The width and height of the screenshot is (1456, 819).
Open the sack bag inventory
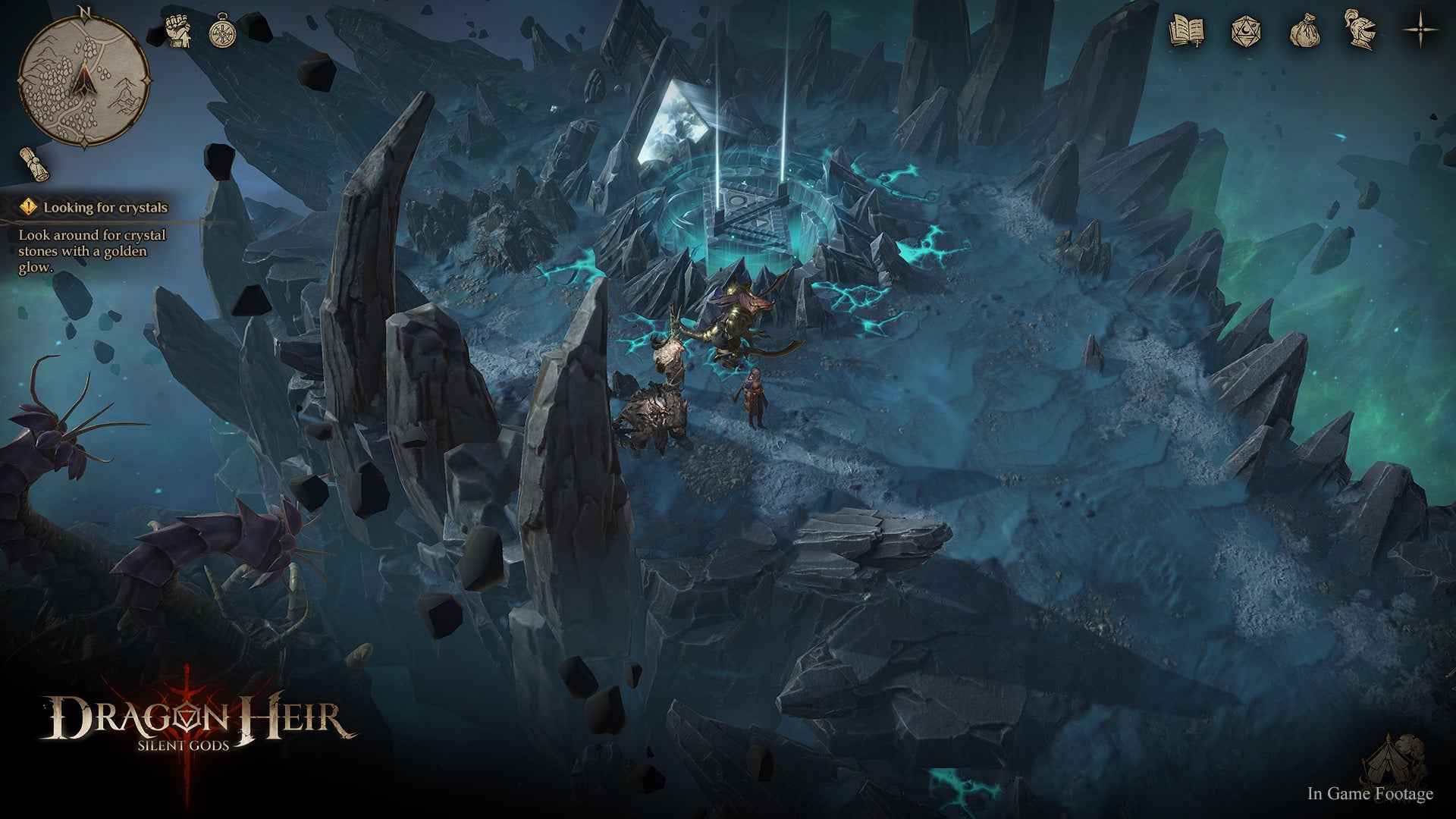point(1305,32)
